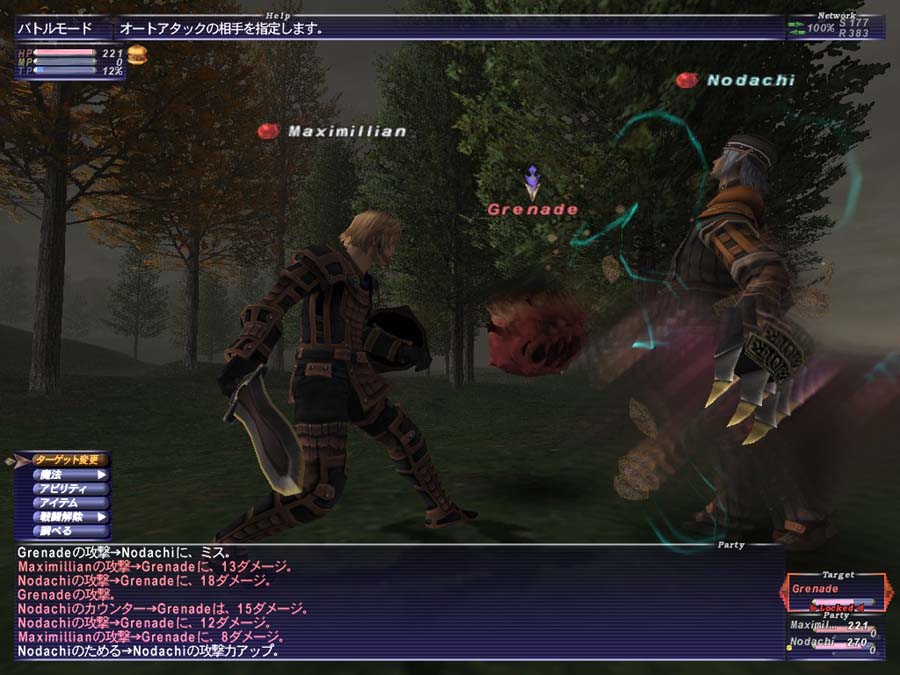Select Nodachi's row in the party list
This screenshot has width=900, height=675.
pyautogui.click(x=832, y=642)
